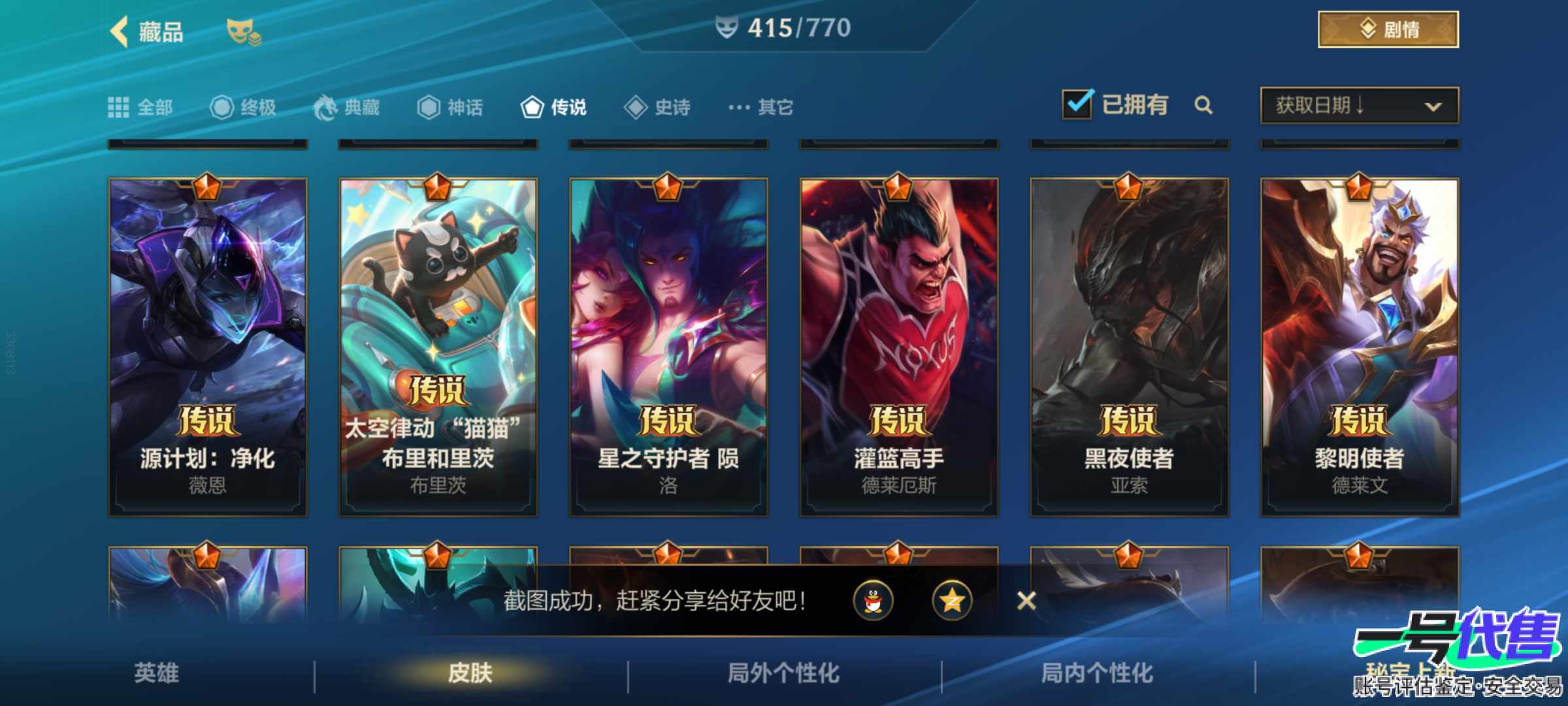Click the theater mask icon beside 藏品

click(243, 30)
